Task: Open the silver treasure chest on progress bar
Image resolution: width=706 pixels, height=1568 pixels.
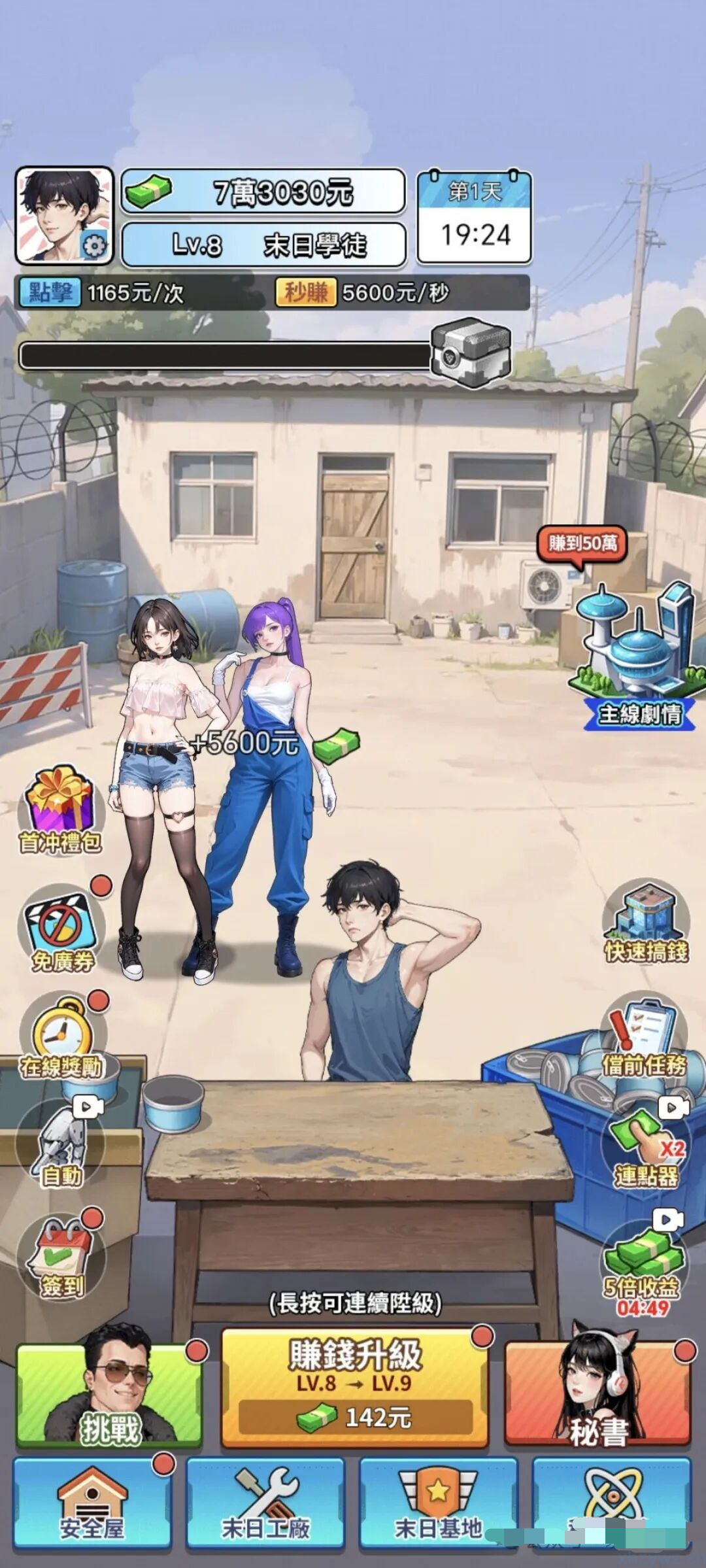Action: point(469,352)
